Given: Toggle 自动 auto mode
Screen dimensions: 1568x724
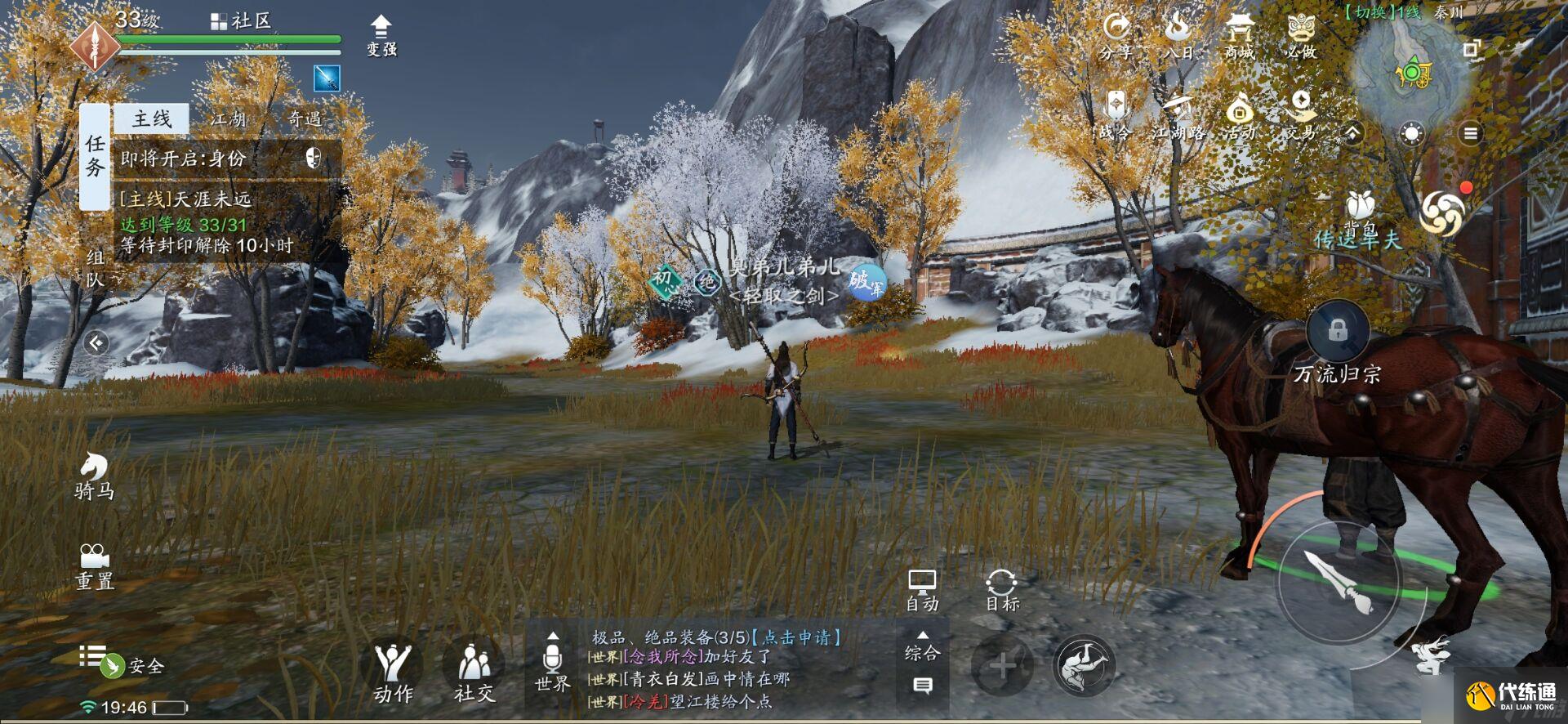Looking at the screenshot, I should coord(924,590).
